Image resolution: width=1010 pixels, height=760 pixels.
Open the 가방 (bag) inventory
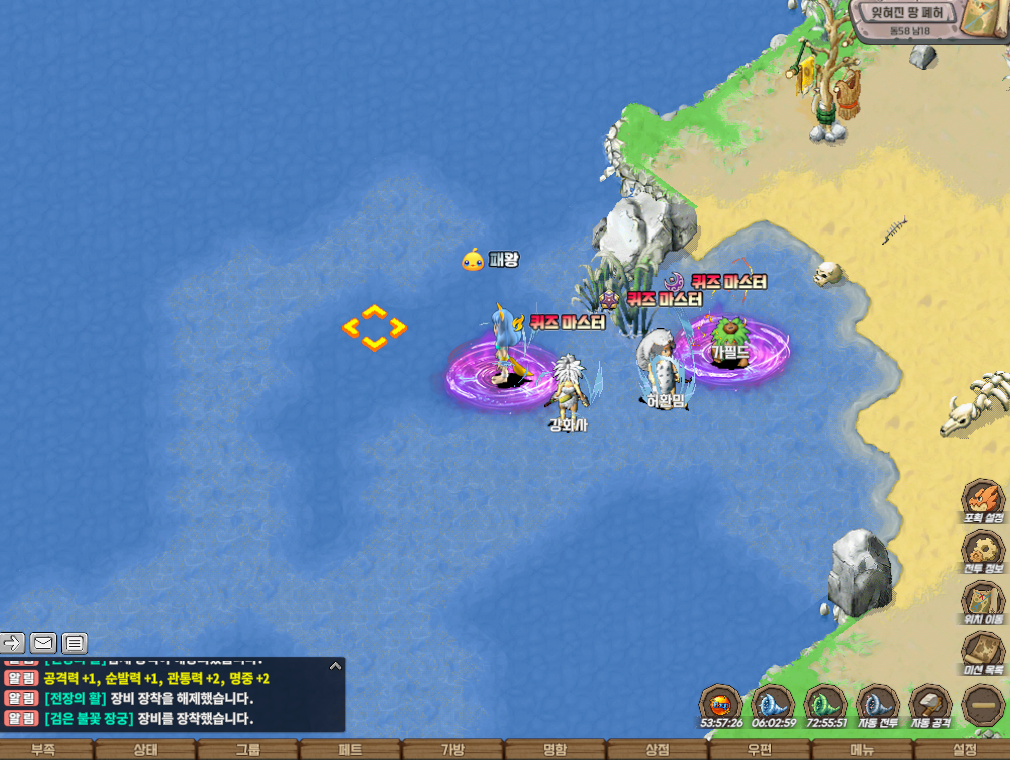453,750
